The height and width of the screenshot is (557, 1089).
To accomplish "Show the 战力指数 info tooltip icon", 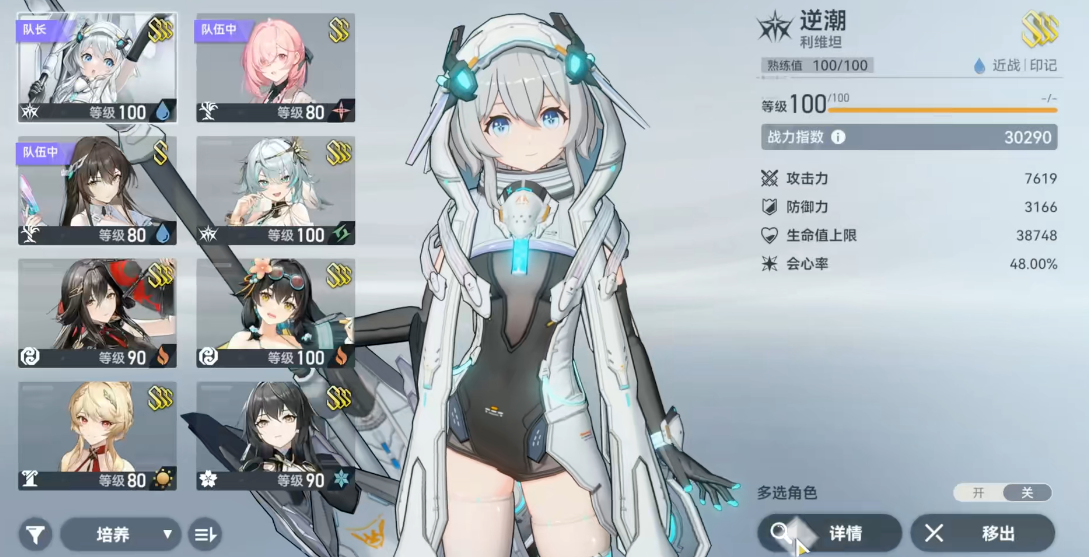I will [x=838, y=137].
